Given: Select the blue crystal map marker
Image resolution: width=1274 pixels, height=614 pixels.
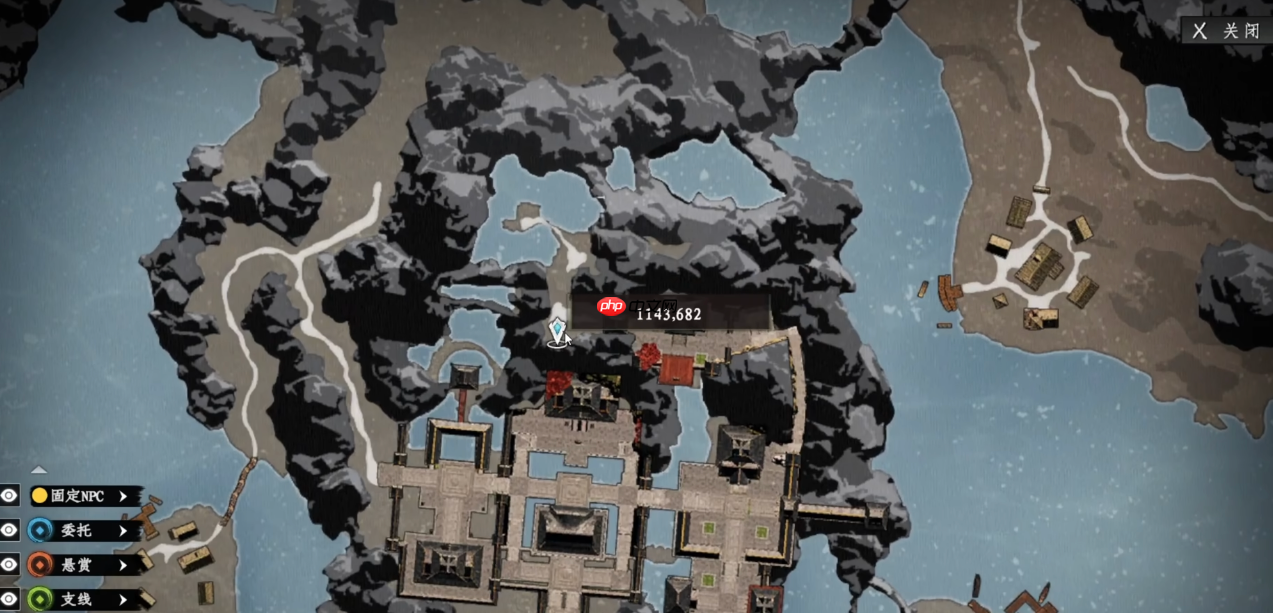Looking at the screenshot, I should 558,331.
